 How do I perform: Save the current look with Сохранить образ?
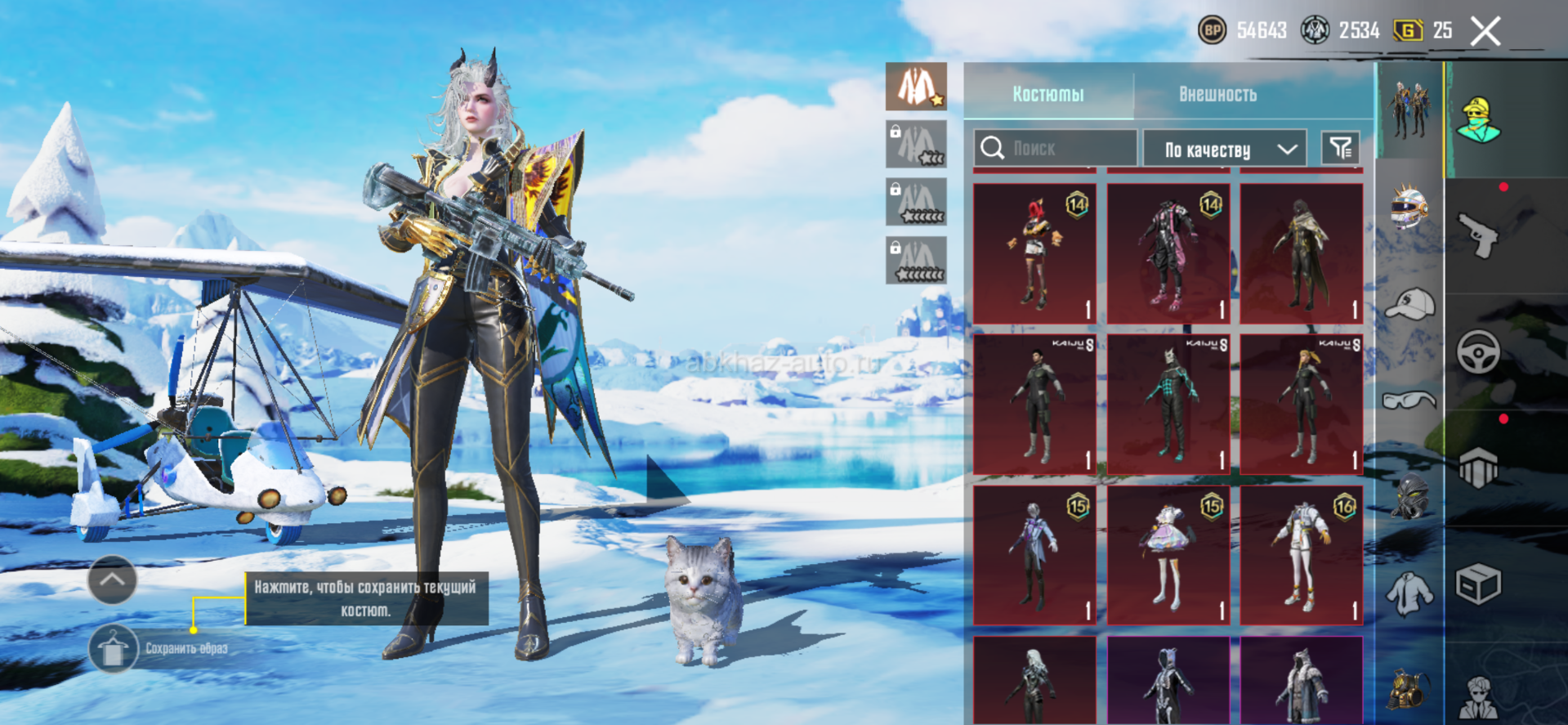pyautogui.click(x=114, y=649)
